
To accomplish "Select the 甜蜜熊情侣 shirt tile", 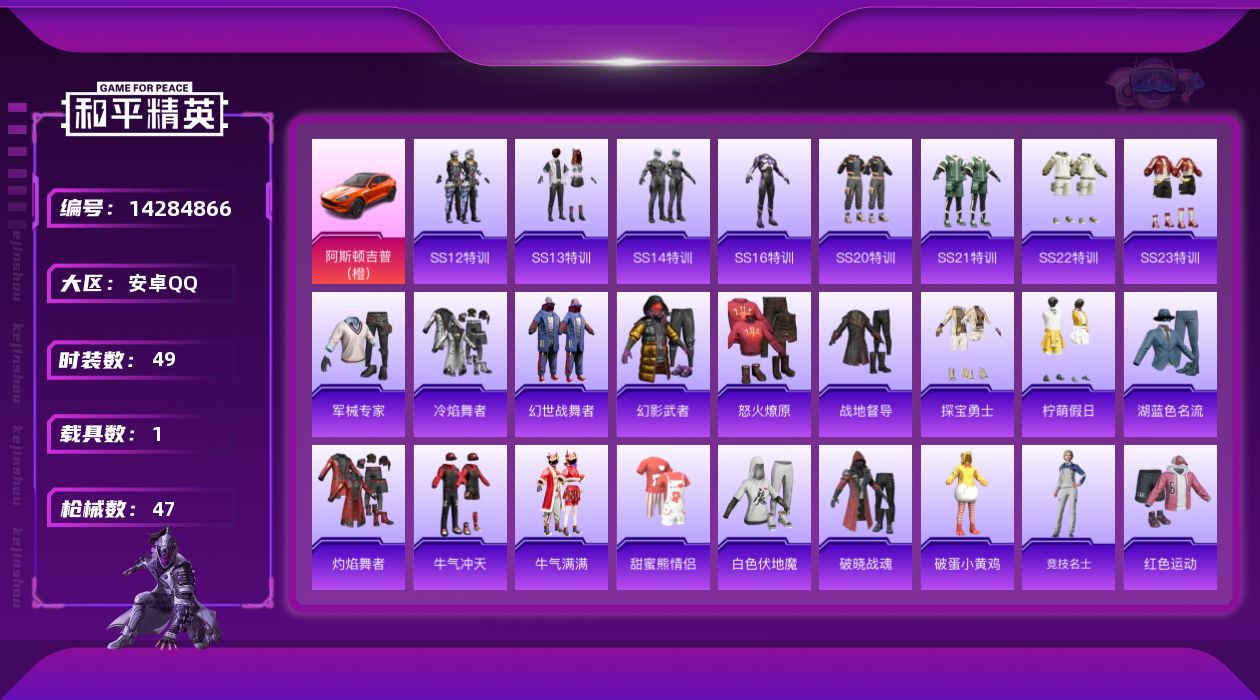I will 663,517.
